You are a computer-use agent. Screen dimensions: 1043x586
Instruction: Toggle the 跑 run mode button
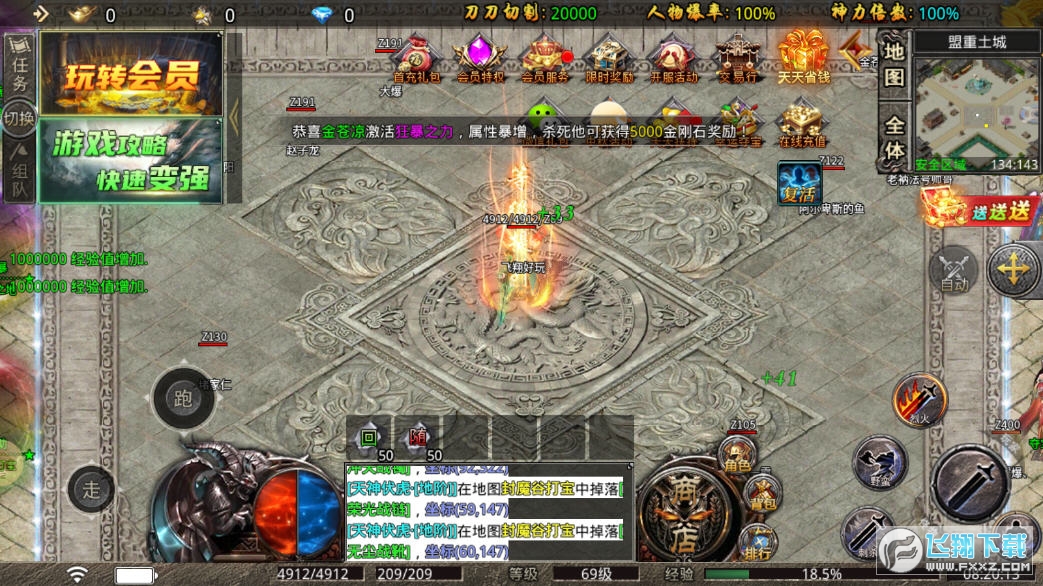click(182, 399)
